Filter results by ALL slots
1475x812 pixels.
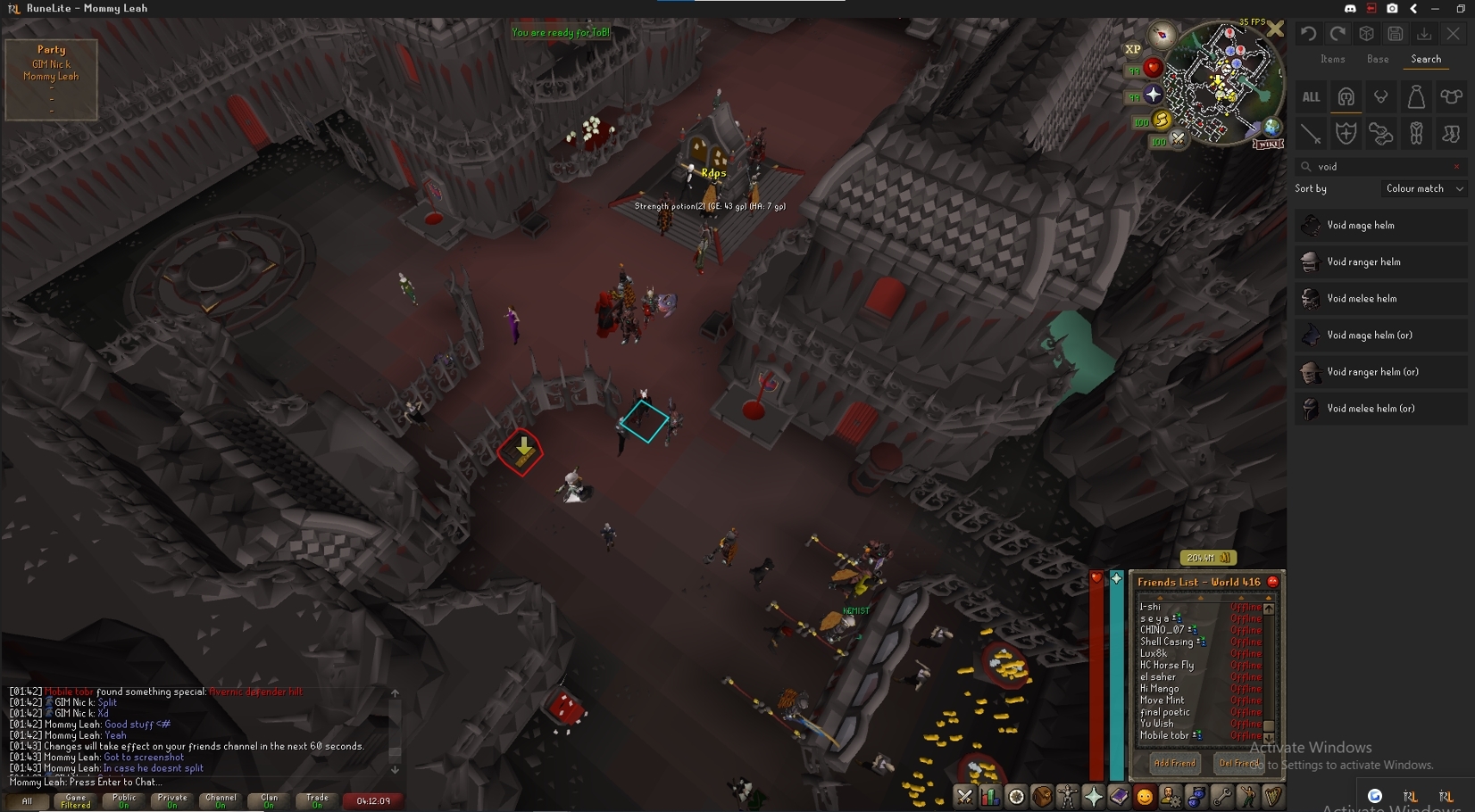click(1311, 97)
